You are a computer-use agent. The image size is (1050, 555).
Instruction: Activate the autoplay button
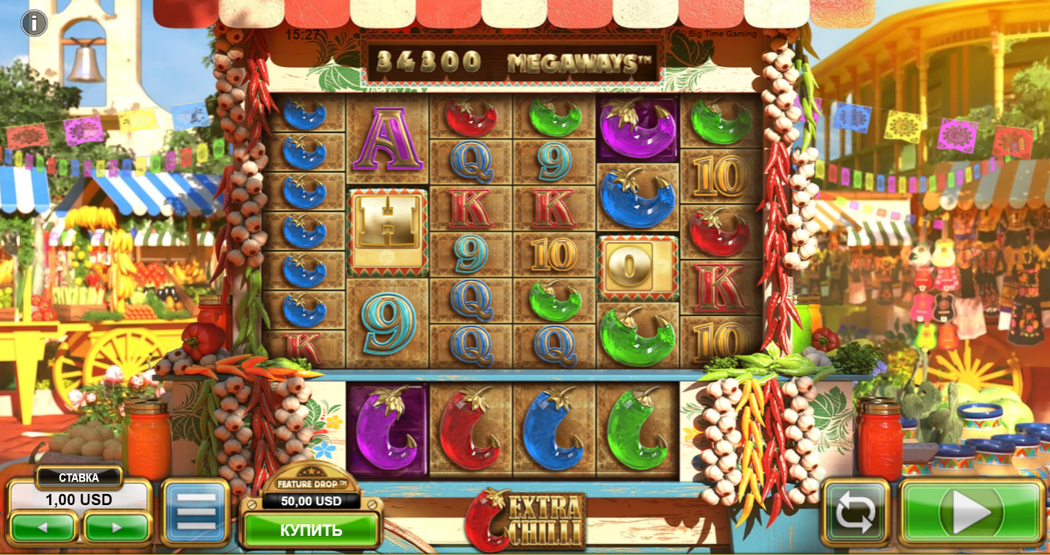855,513
